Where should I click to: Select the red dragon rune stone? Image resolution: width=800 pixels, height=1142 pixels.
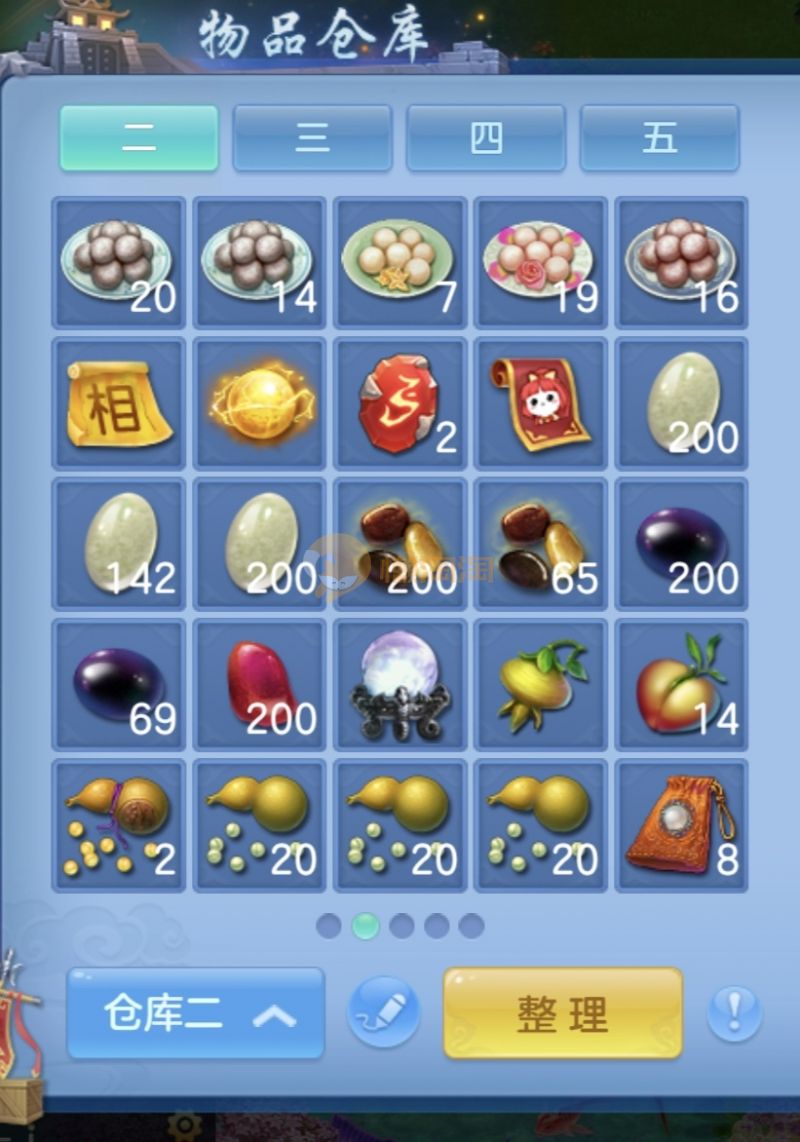[400, 403]
